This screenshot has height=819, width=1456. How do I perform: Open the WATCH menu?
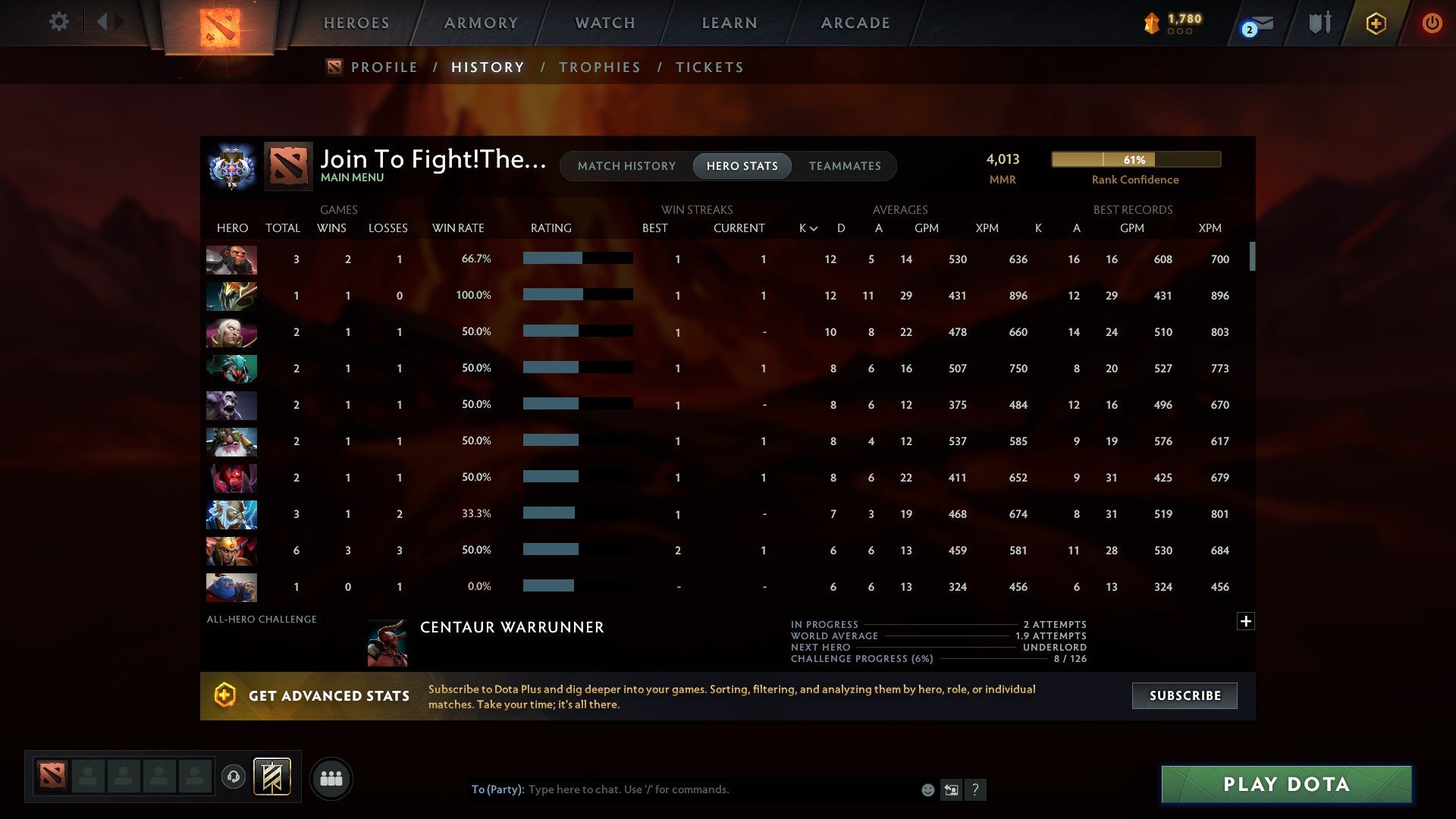[604, 23]
